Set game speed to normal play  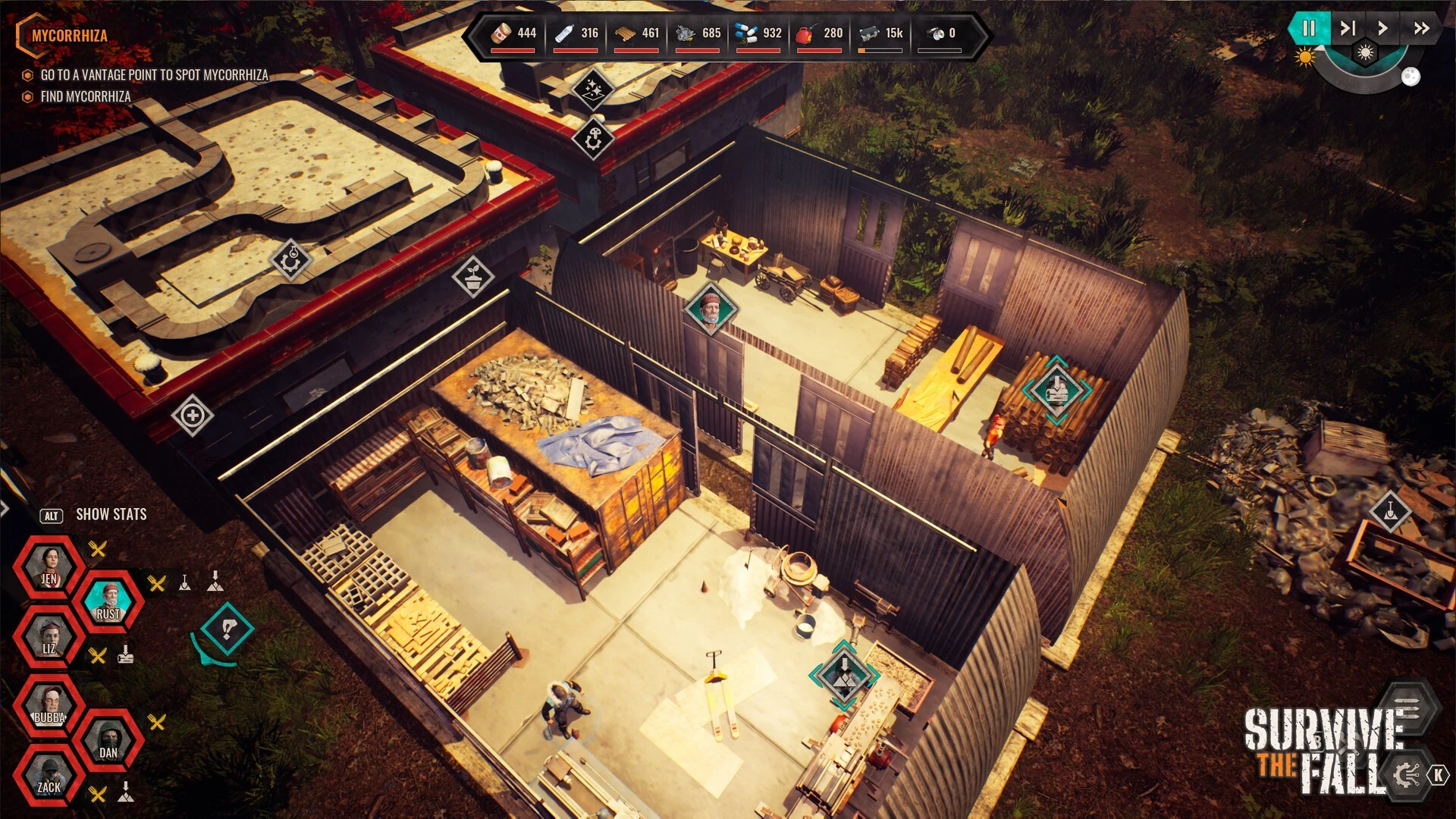coord(1382,29)
